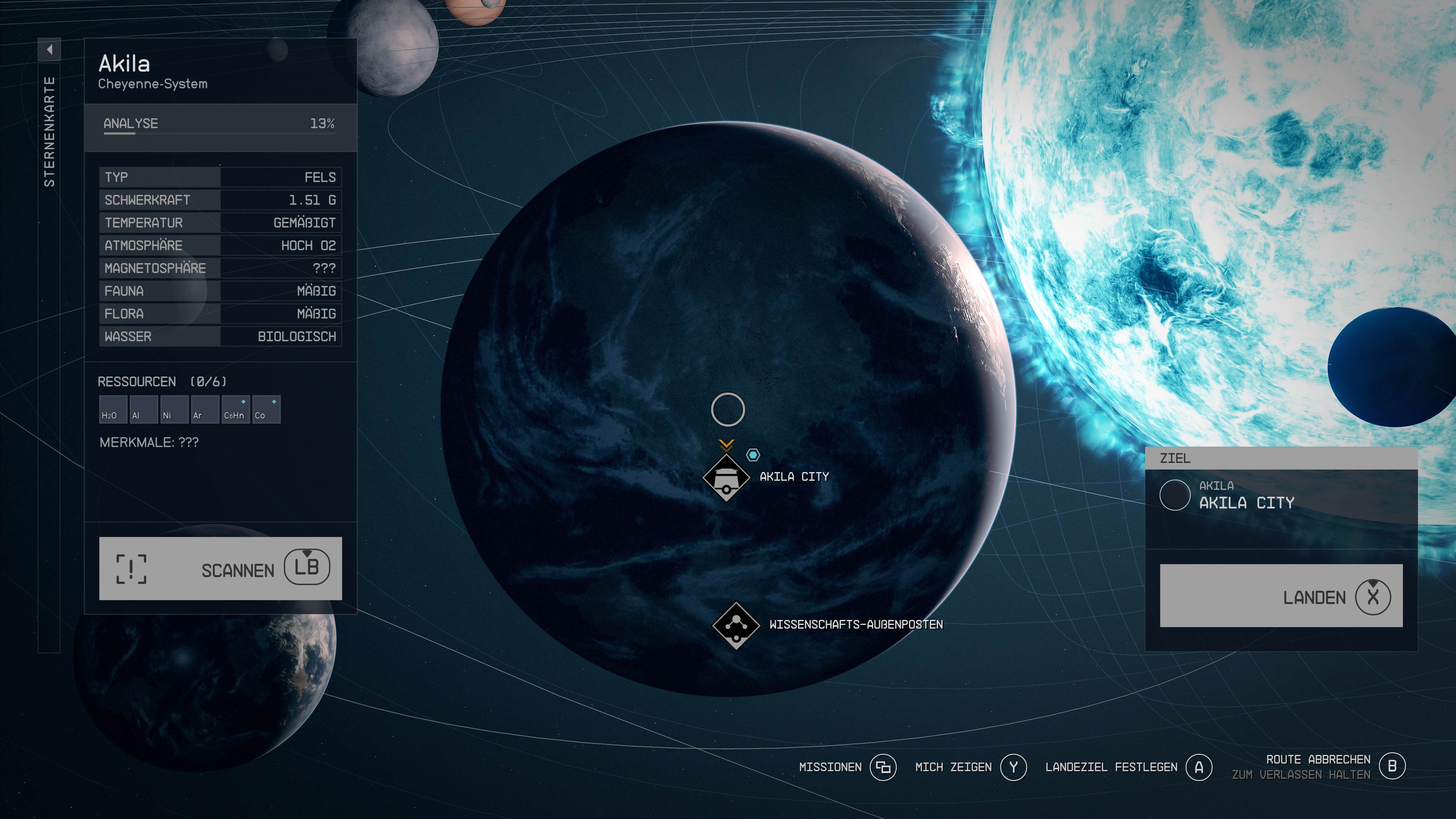Collapse the panel with the left arrow
This screenshot has height=819, width=1456.
click(x=49, y=50)
